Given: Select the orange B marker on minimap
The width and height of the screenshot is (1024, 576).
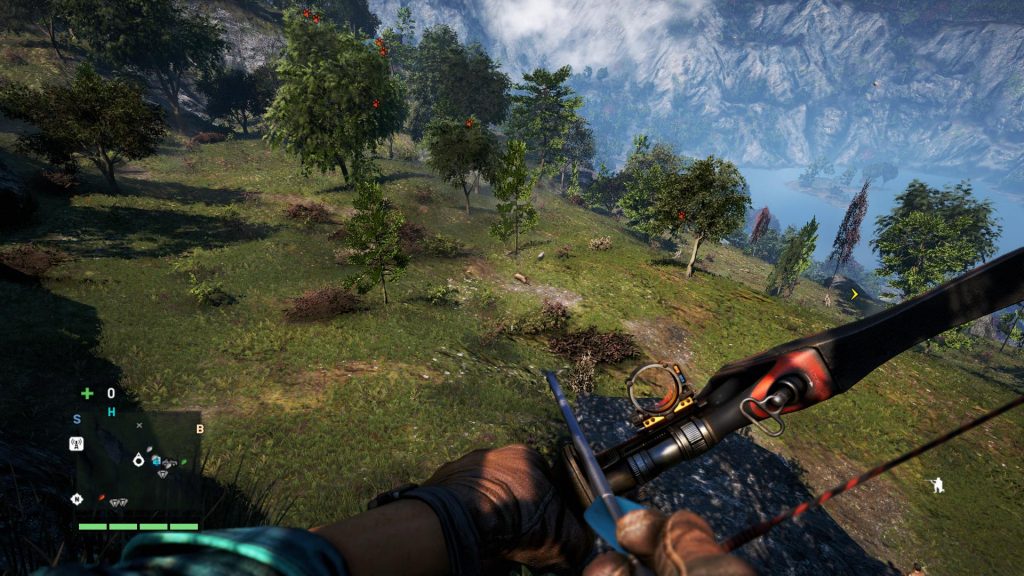Looking at the screenshot, I should (x=200, y=429).
